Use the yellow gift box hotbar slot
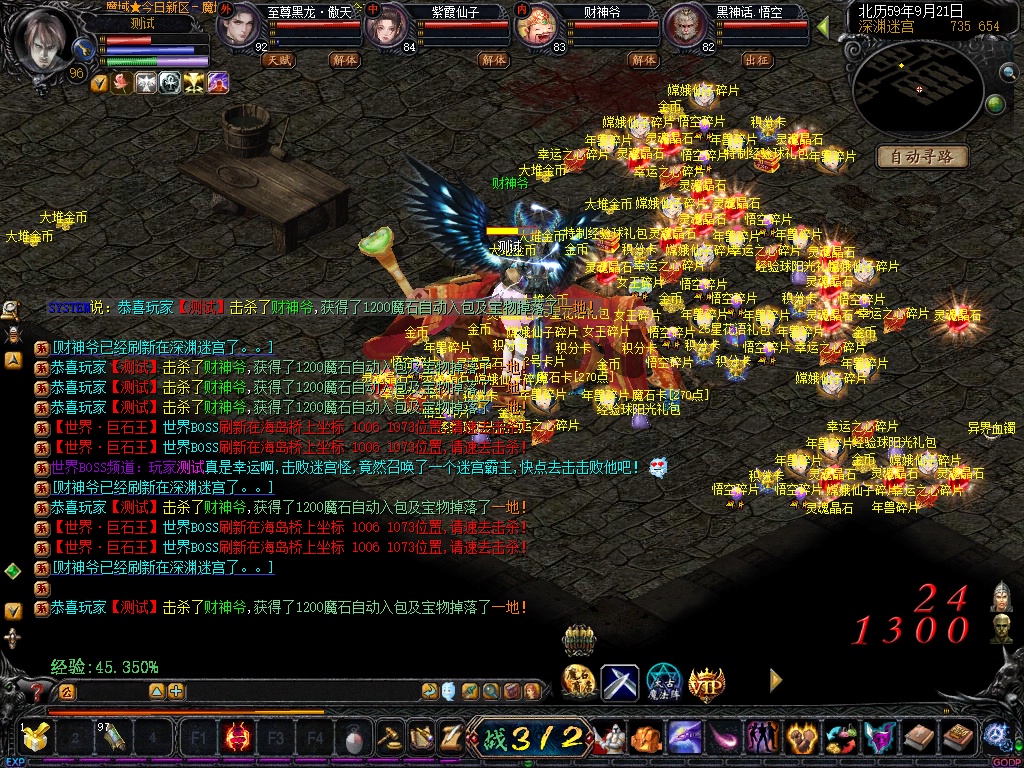 tap(36, 739)
